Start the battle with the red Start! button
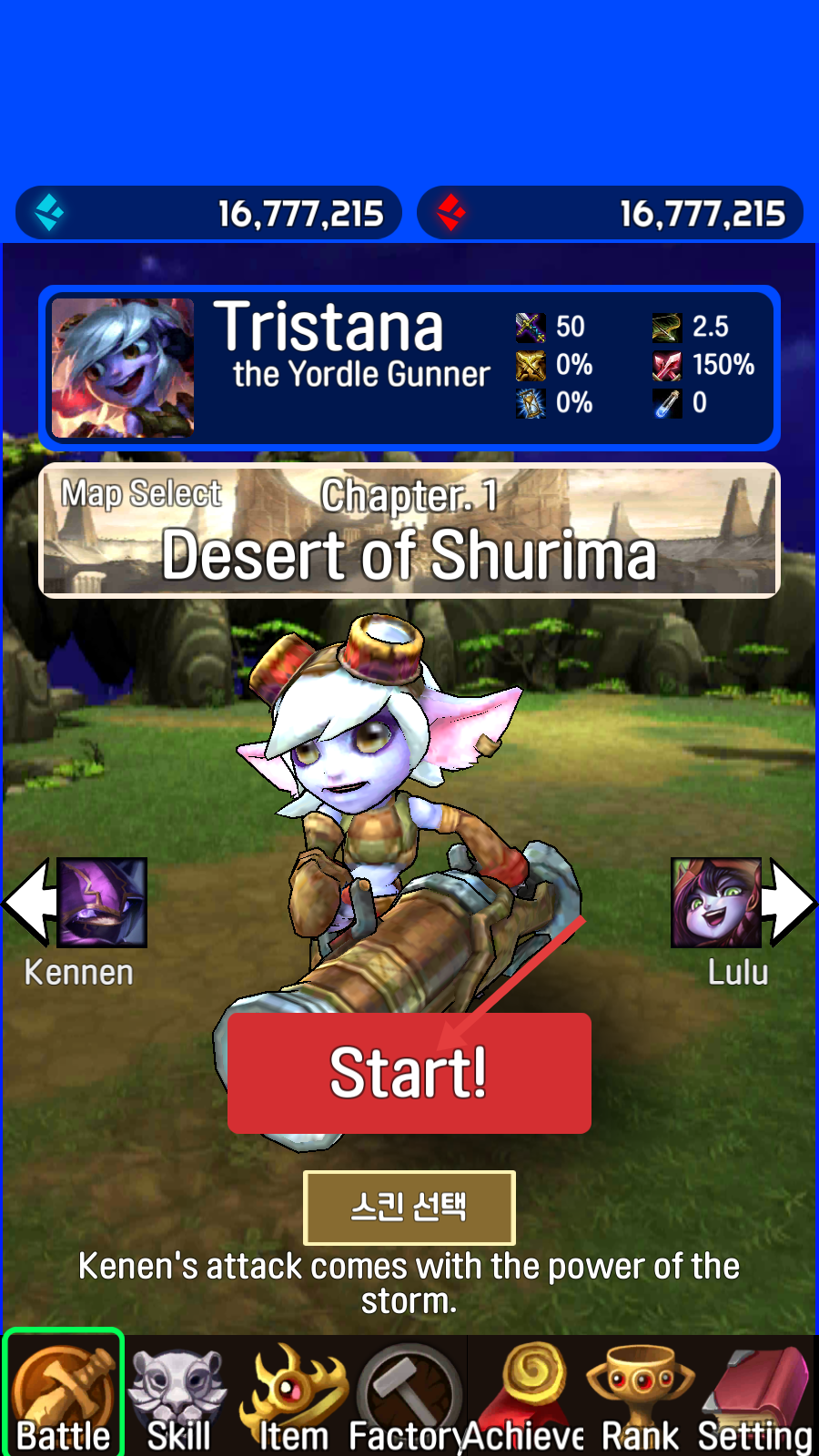 [x=409, y=1073]
